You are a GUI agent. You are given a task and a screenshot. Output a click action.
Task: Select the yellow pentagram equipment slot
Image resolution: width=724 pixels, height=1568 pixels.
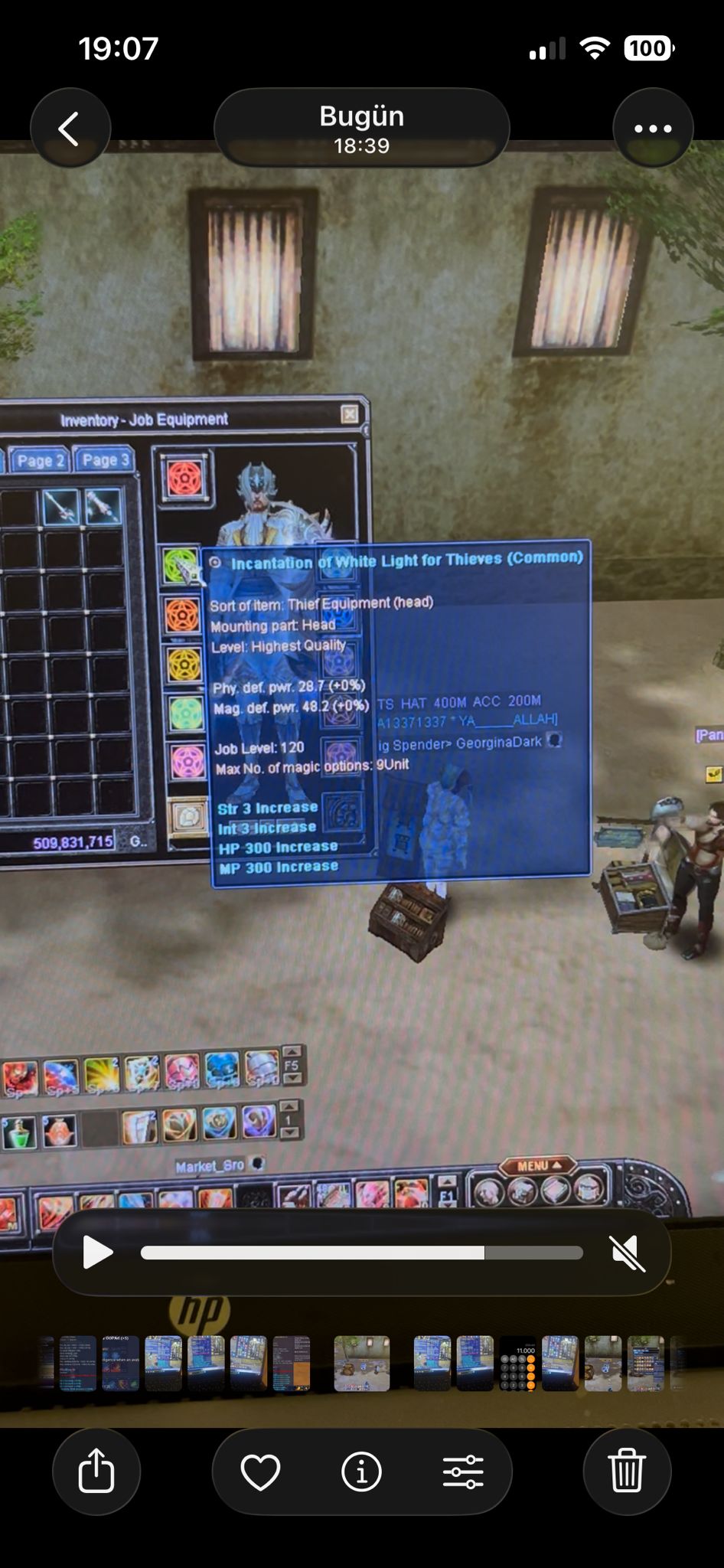[184, 665]
